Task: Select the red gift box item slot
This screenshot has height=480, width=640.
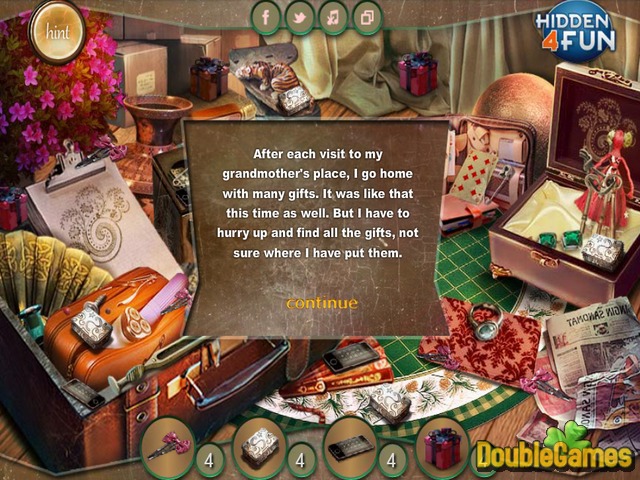Action: [442, 446]
